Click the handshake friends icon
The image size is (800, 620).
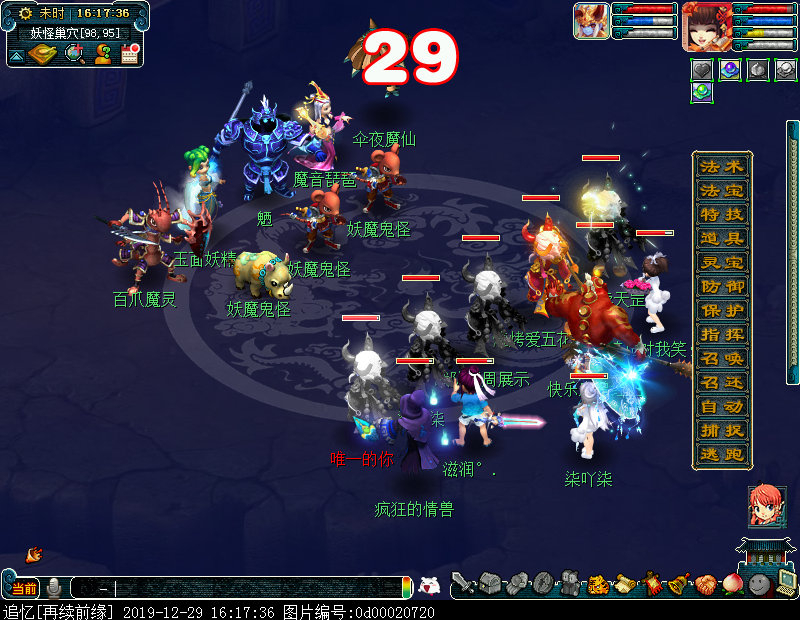click(x=516, y=583)
